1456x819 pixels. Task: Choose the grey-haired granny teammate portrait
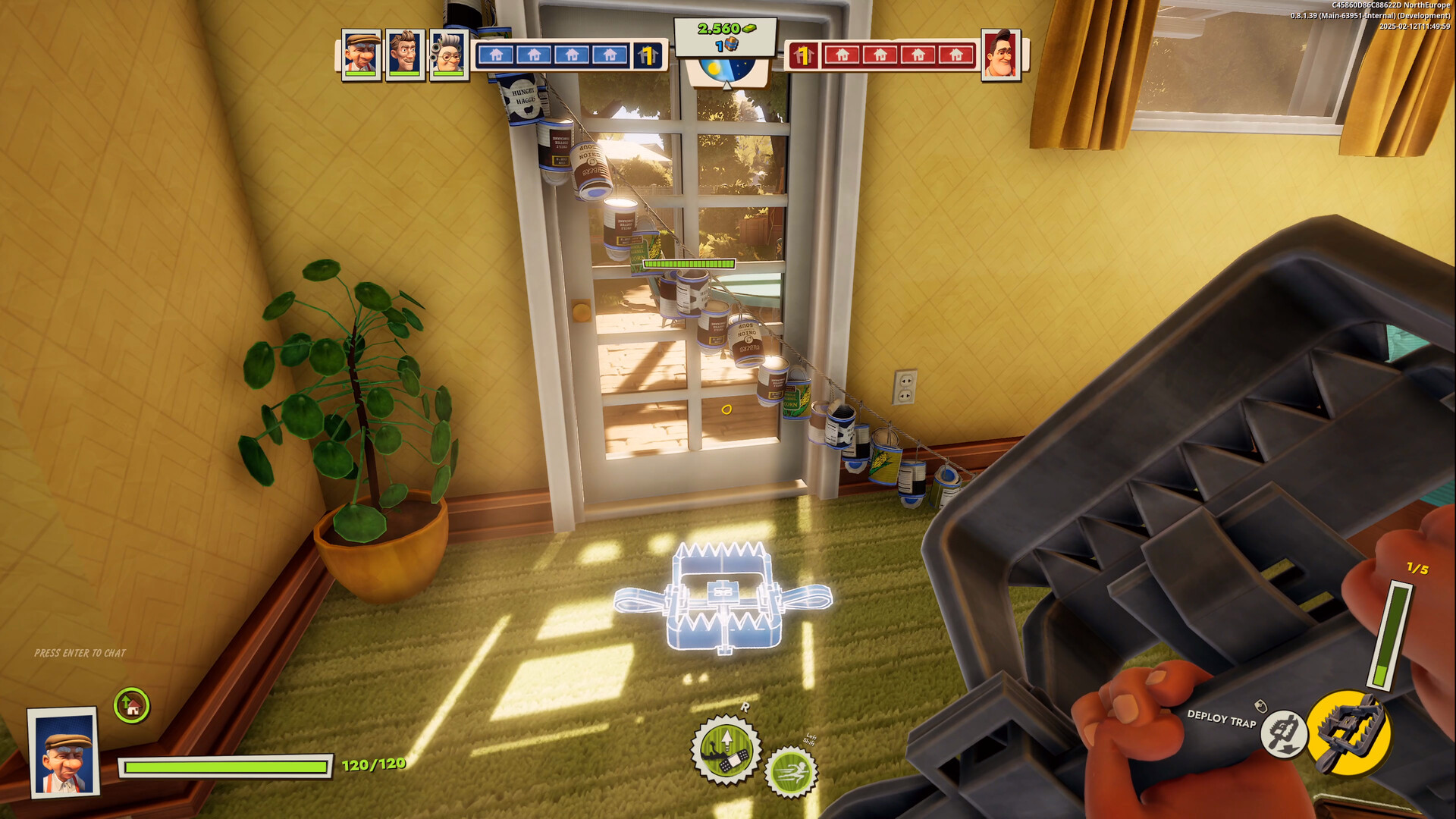(x=449, y=54)
